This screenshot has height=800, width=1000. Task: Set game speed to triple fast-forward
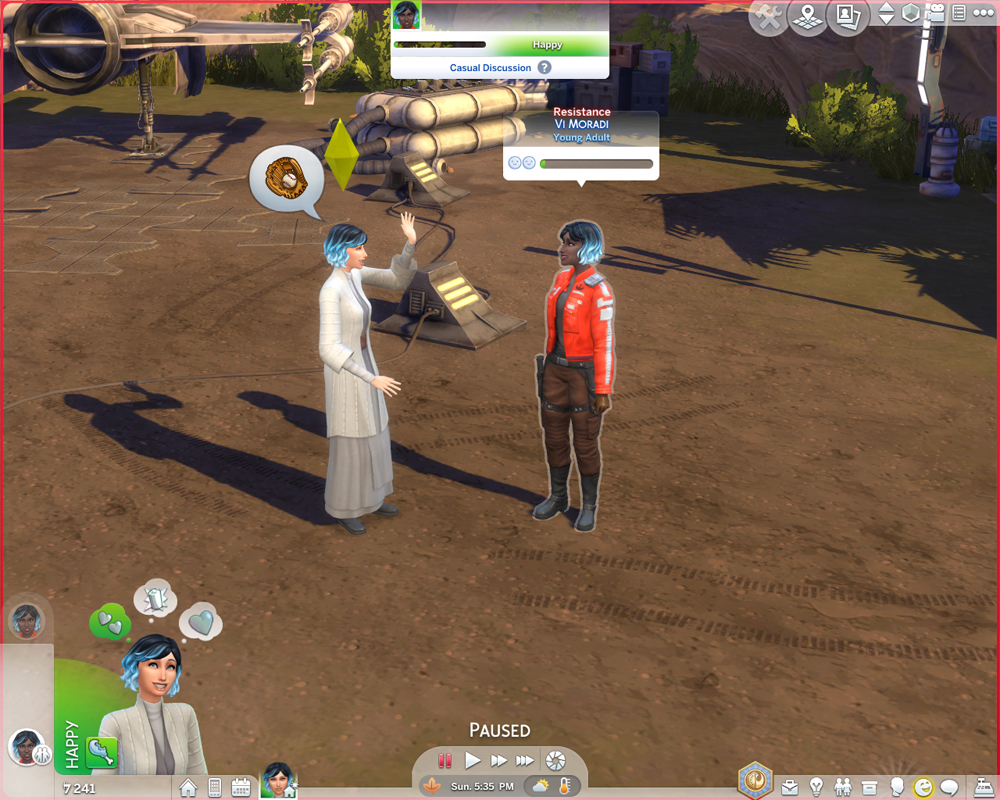point(524,761)
